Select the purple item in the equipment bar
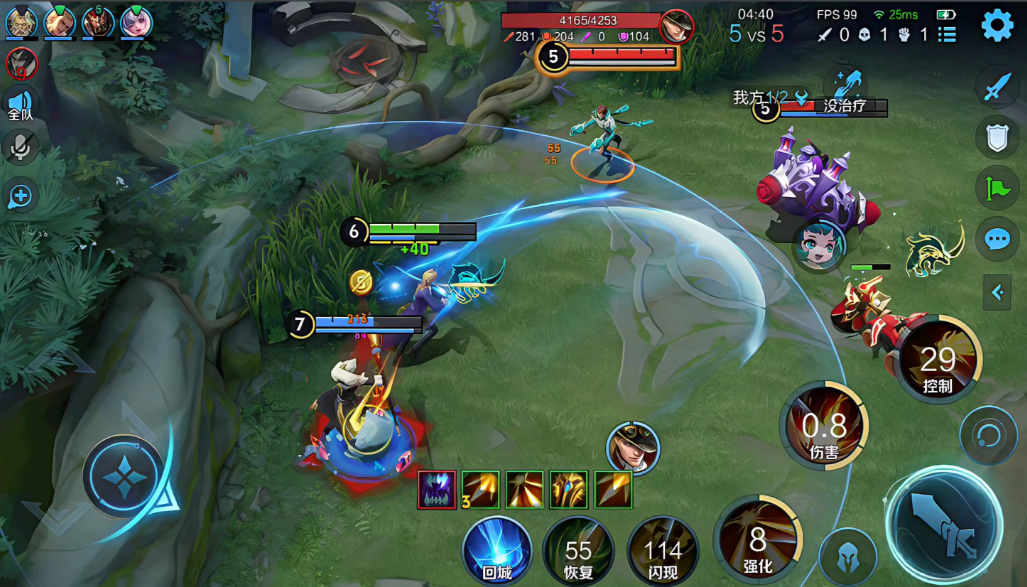This screenshot has width=1027, height=587. [436, 489]
